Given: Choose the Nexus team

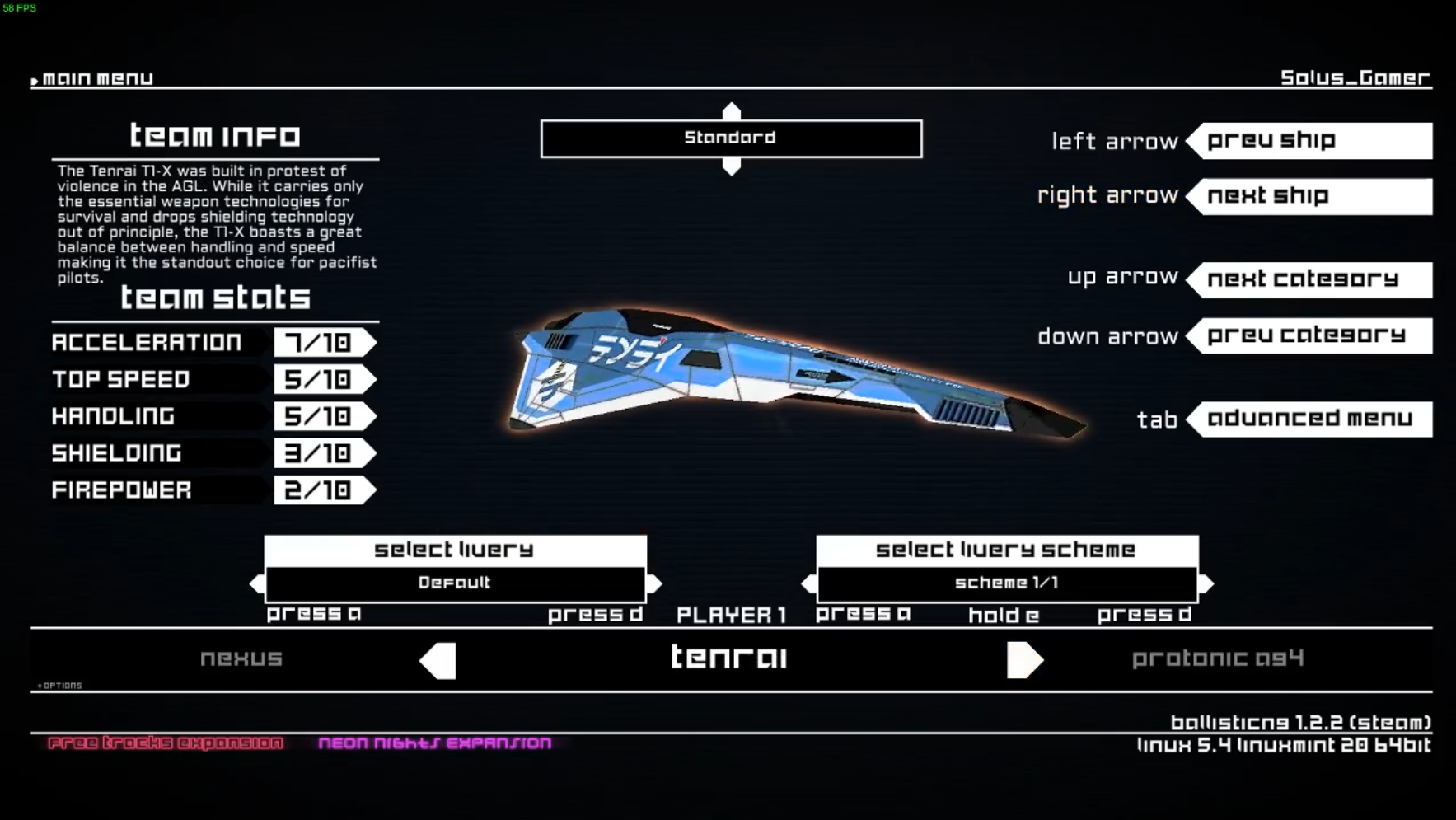Looking at the screenshot, I should (241, 658).
